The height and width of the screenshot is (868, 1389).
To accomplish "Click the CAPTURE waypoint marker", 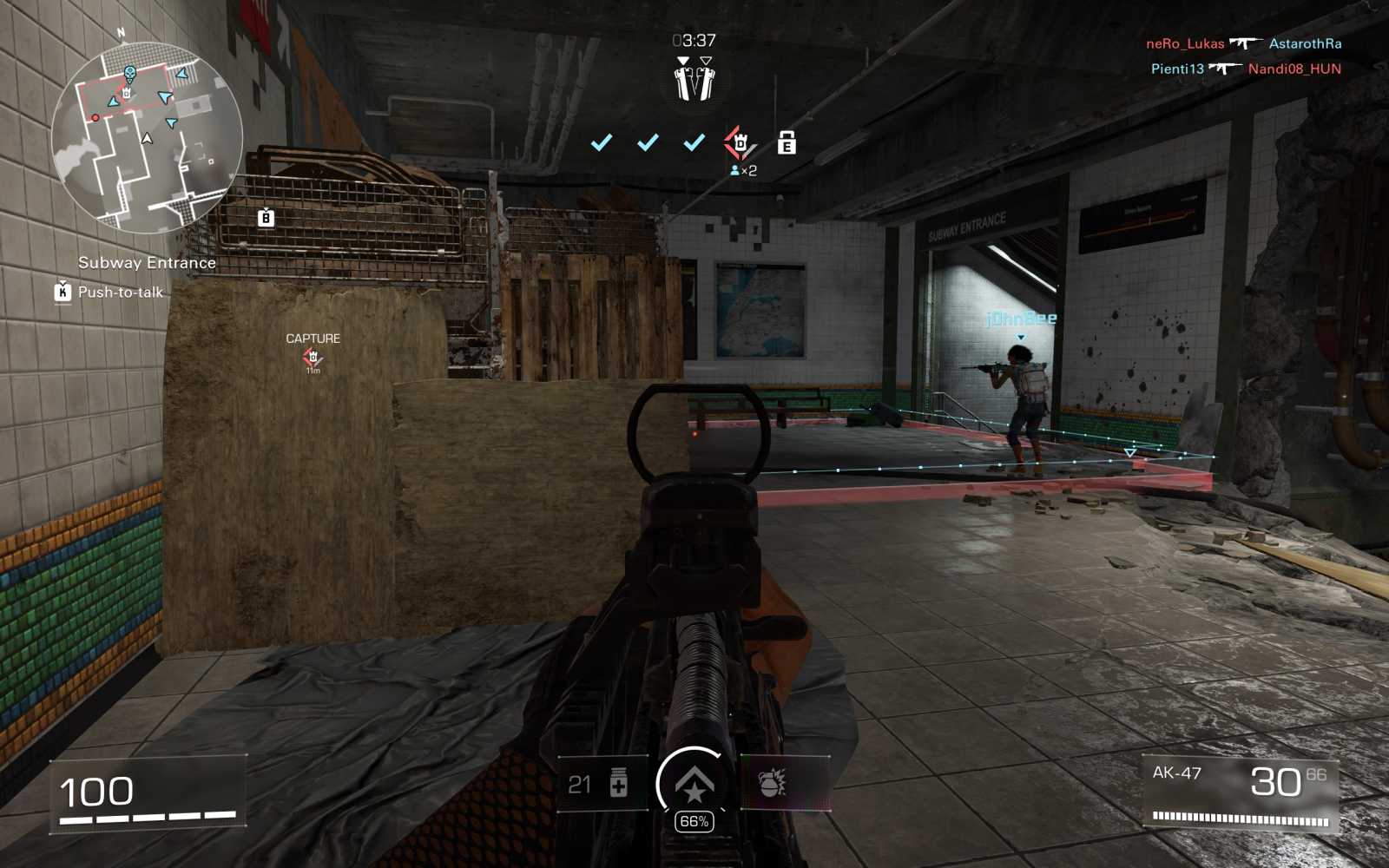I will tap(313, 357).
